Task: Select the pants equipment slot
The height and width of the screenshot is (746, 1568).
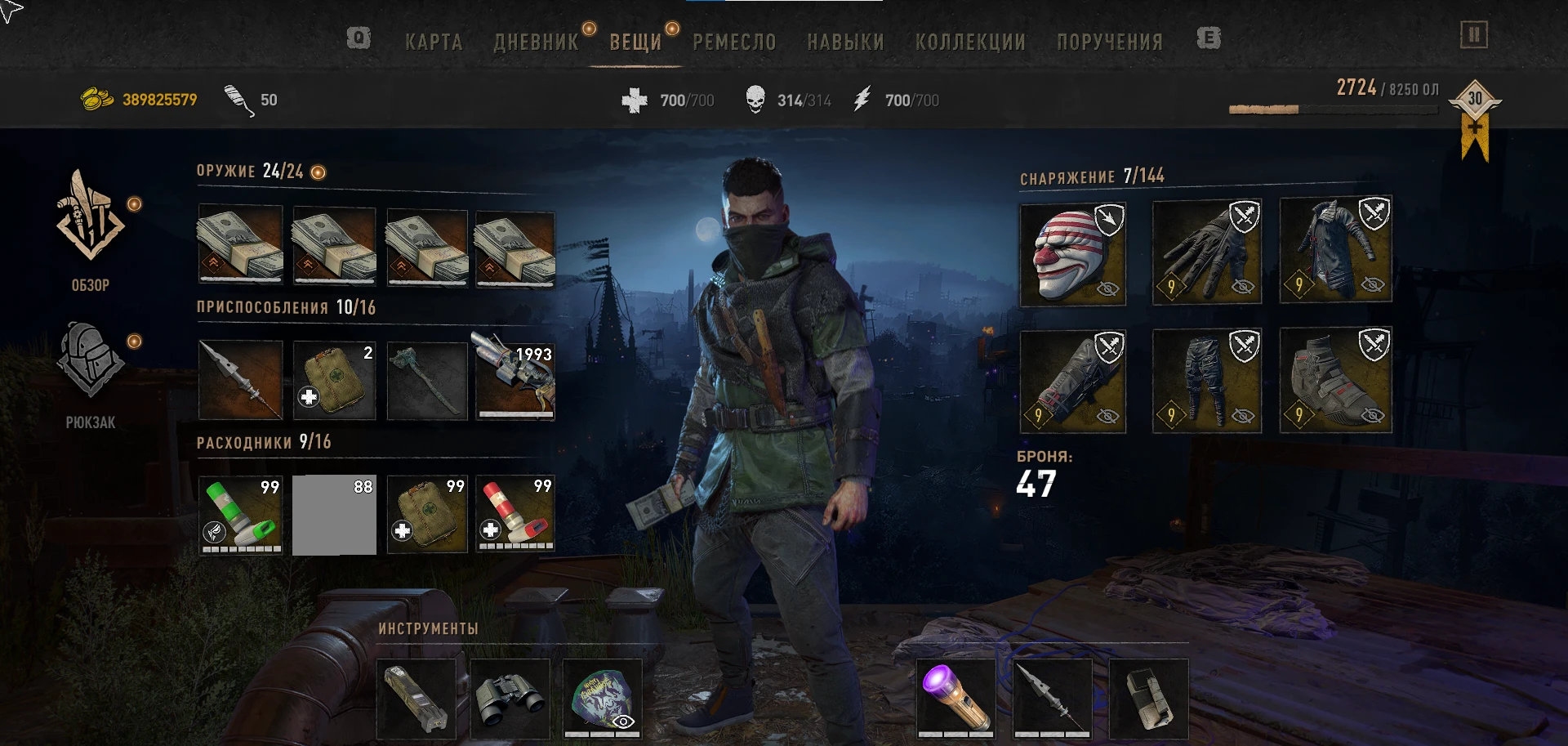Action: point(1207,380)
